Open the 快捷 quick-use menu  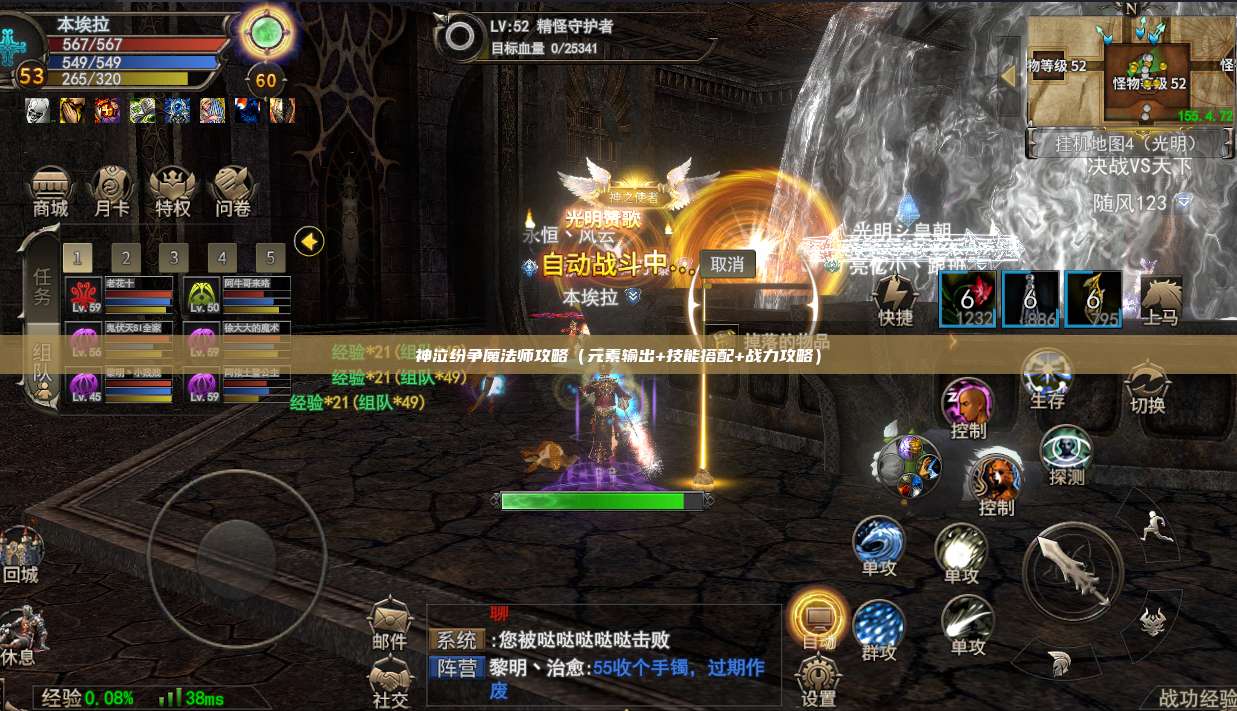[895, 300]
